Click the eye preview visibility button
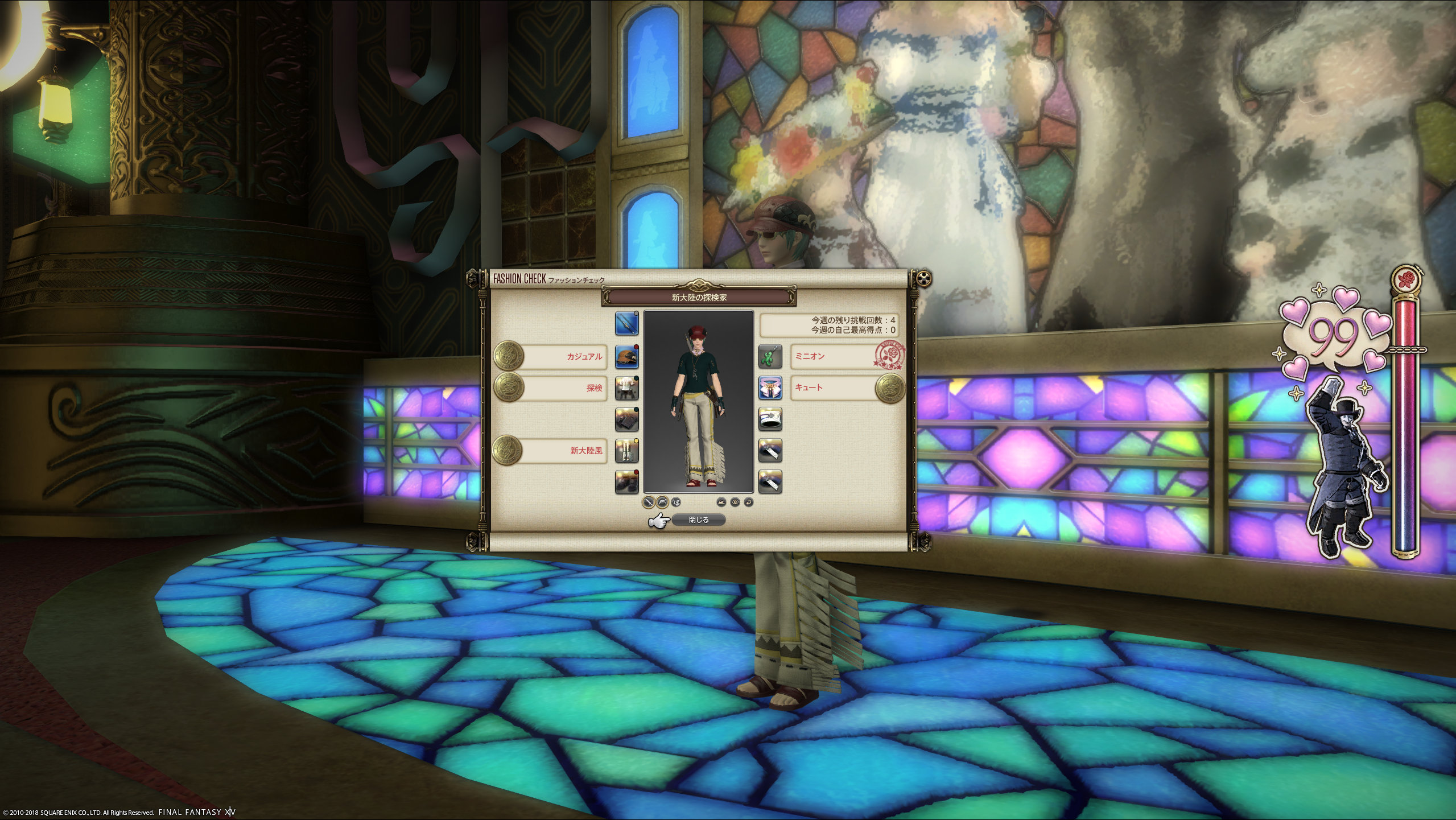Image resolution: width=1456 pixels, height=820 pixels. (735, 502)
